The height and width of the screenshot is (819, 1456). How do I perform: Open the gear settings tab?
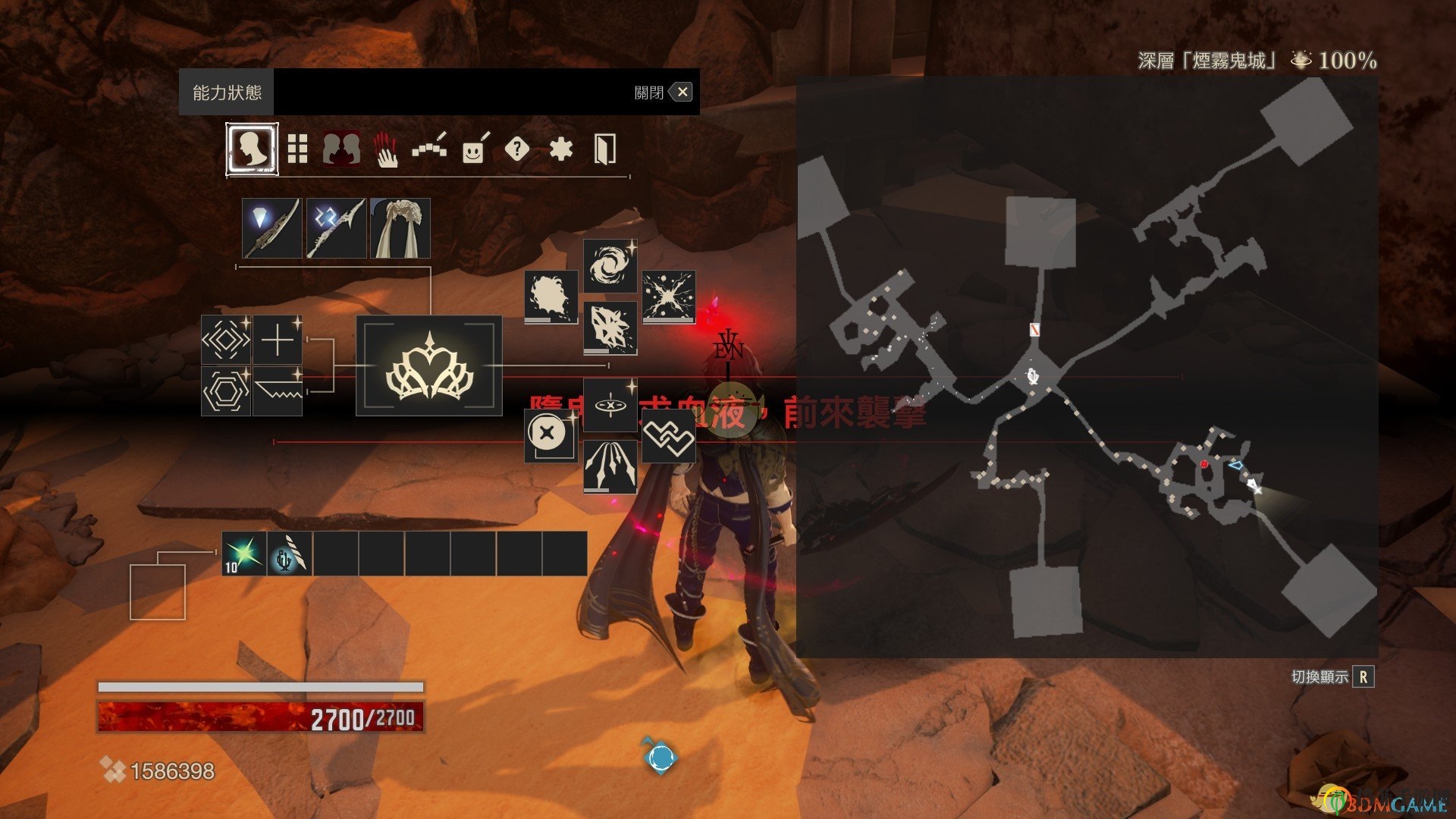pos(560,149)
